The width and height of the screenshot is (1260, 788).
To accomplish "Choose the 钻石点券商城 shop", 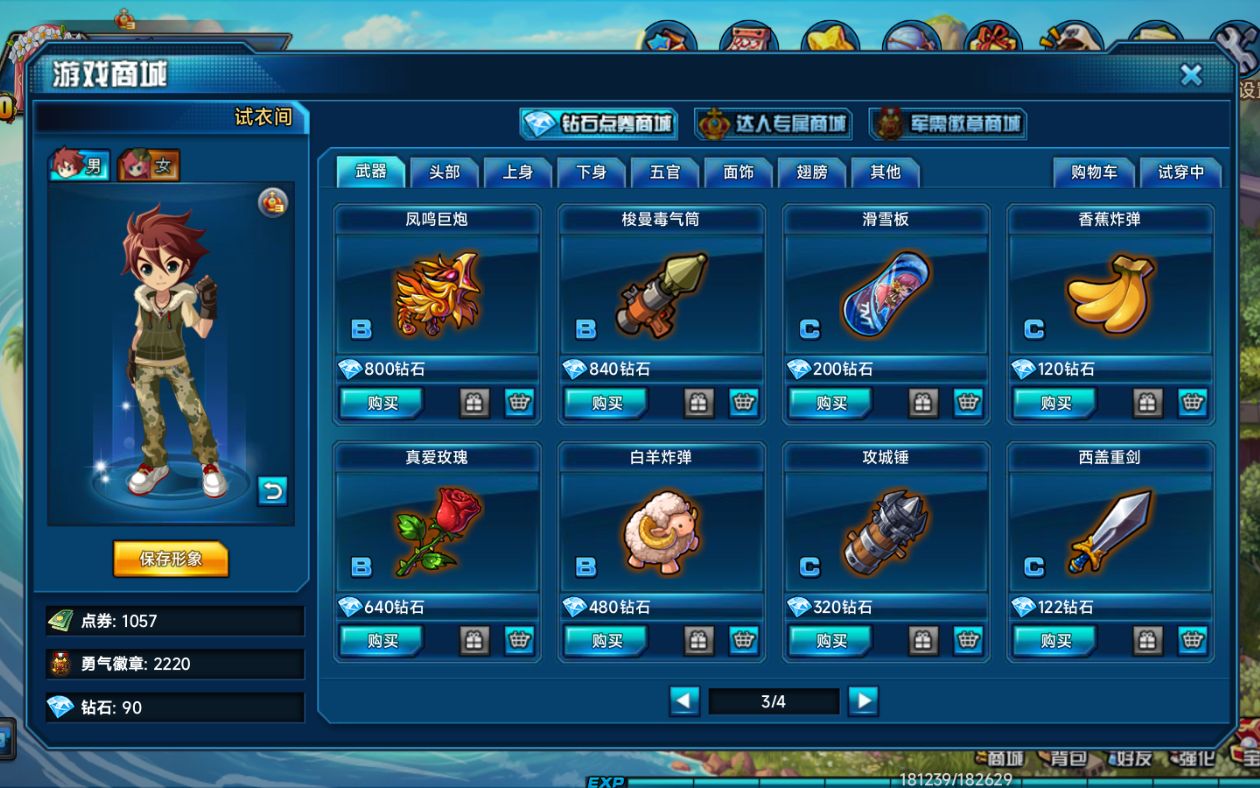I will coord(599,124).
